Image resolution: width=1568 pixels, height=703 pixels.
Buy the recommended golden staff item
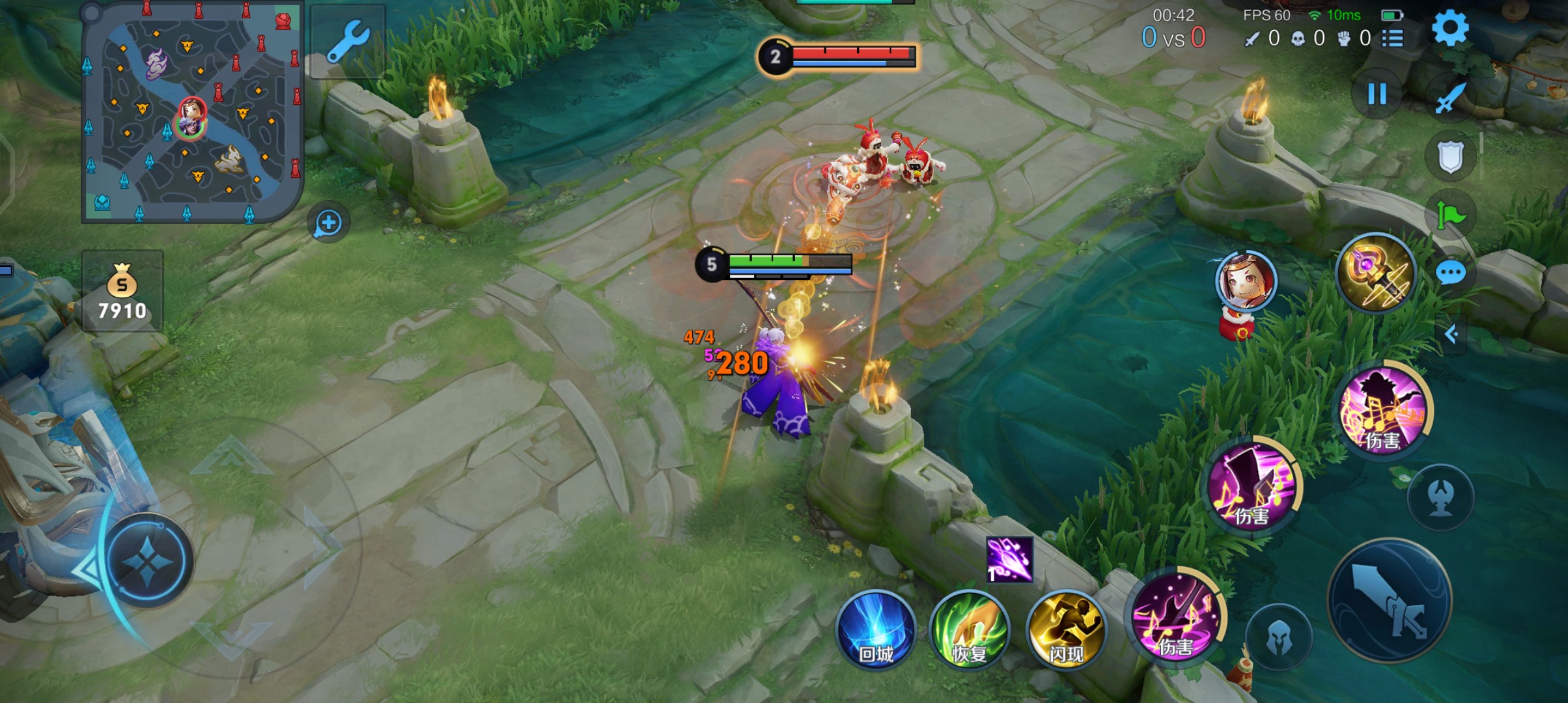(1375, 273)
